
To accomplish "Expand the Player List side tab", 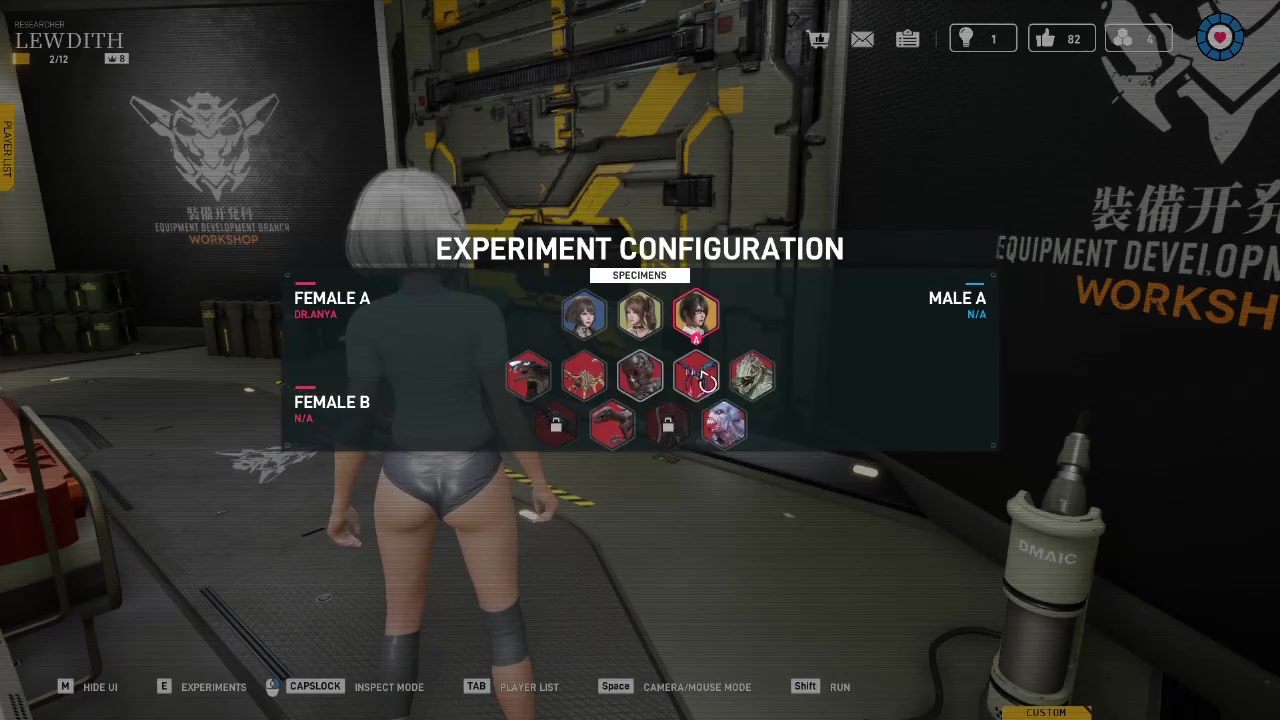I will 7,150.
